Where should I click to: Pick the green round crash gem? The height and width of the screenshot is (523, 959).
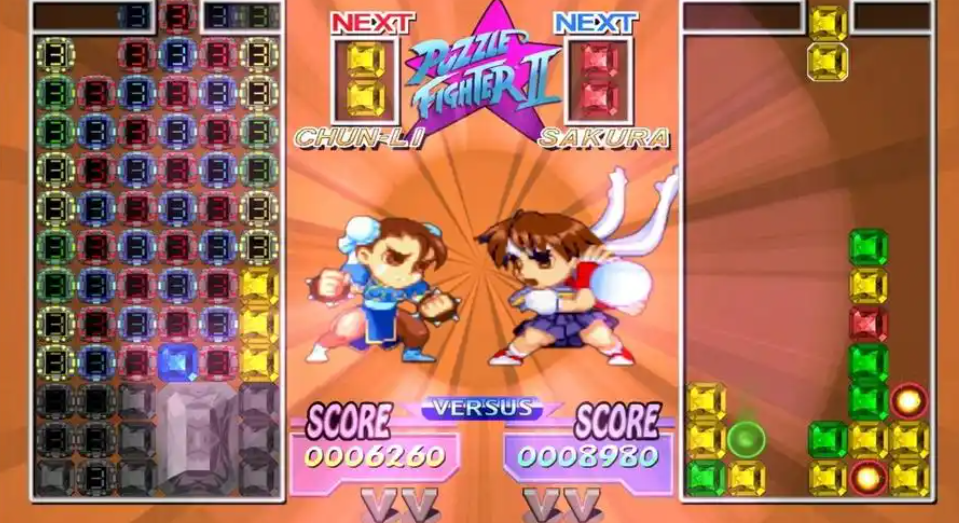(746, 438)
